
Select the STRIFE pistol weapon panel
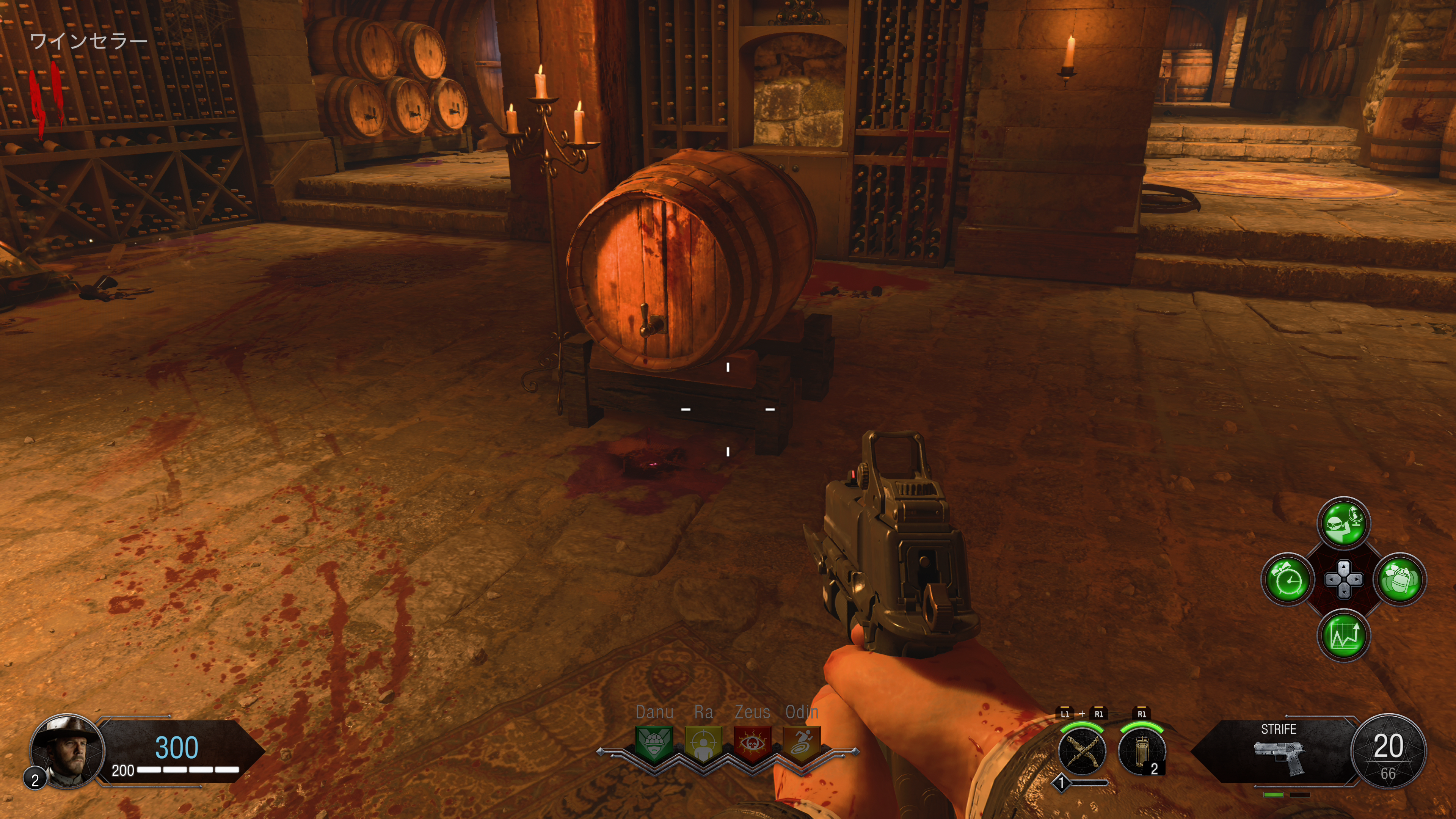(1279, 752)
